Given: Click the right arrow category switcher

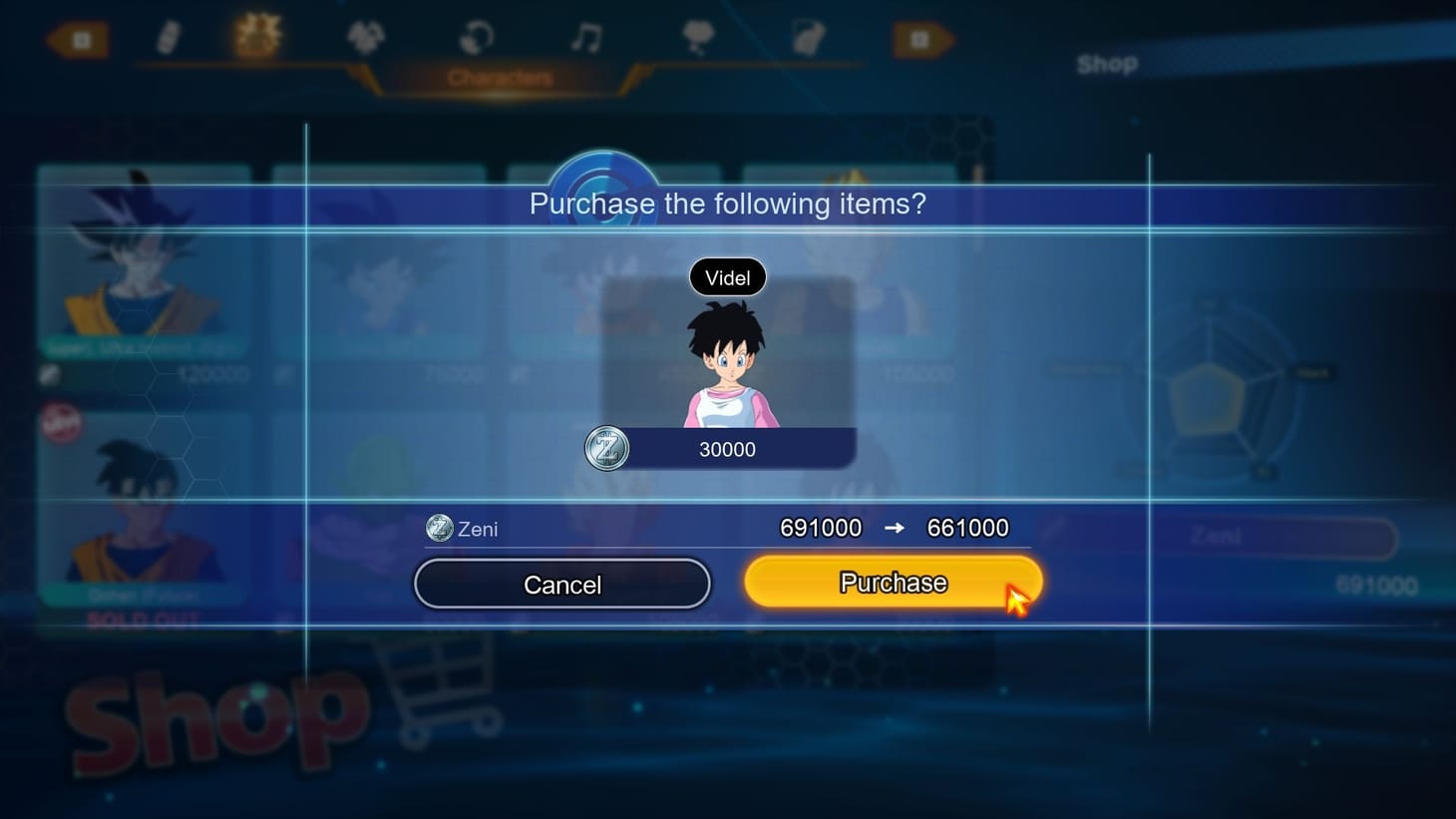Looking at the screenshot, I should 922,40.
